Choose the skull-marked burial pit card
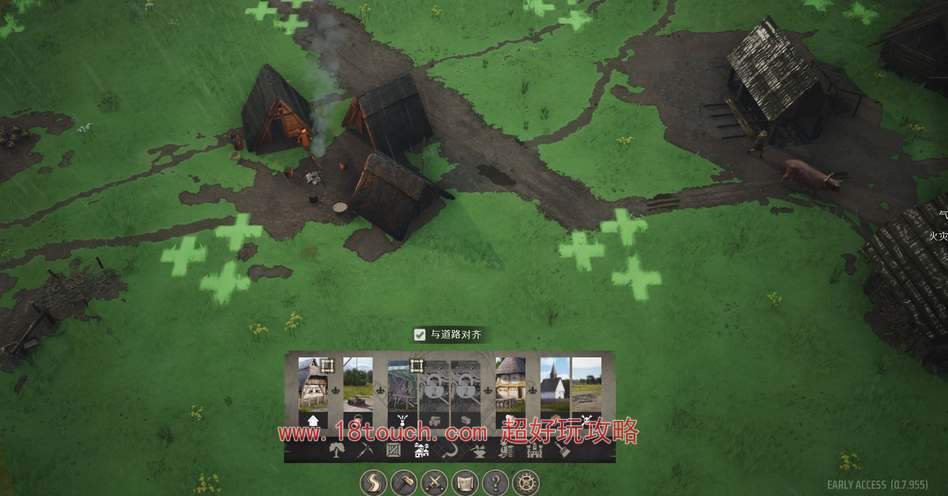Viewport: 948px width, 496px height. (587, 387)
